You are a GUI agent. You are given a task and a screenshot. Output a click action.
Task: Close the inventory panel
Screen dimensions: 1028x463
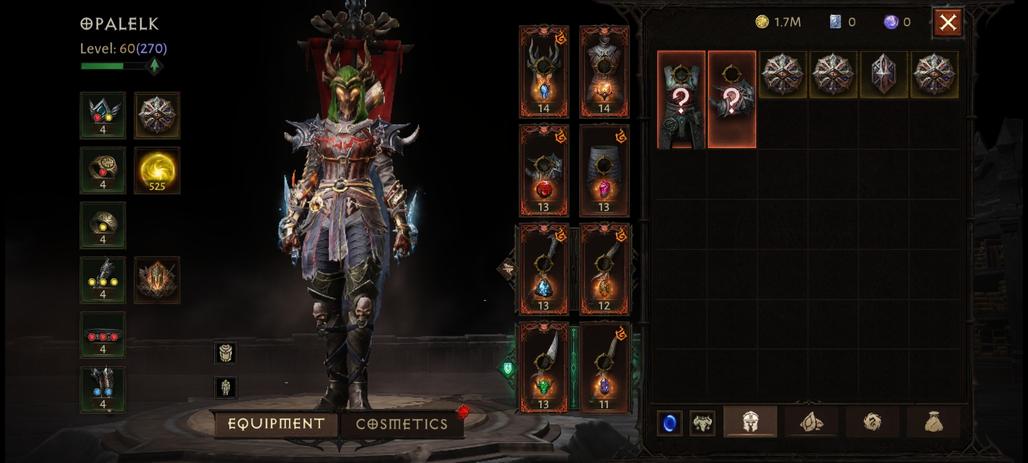point(947,23)
